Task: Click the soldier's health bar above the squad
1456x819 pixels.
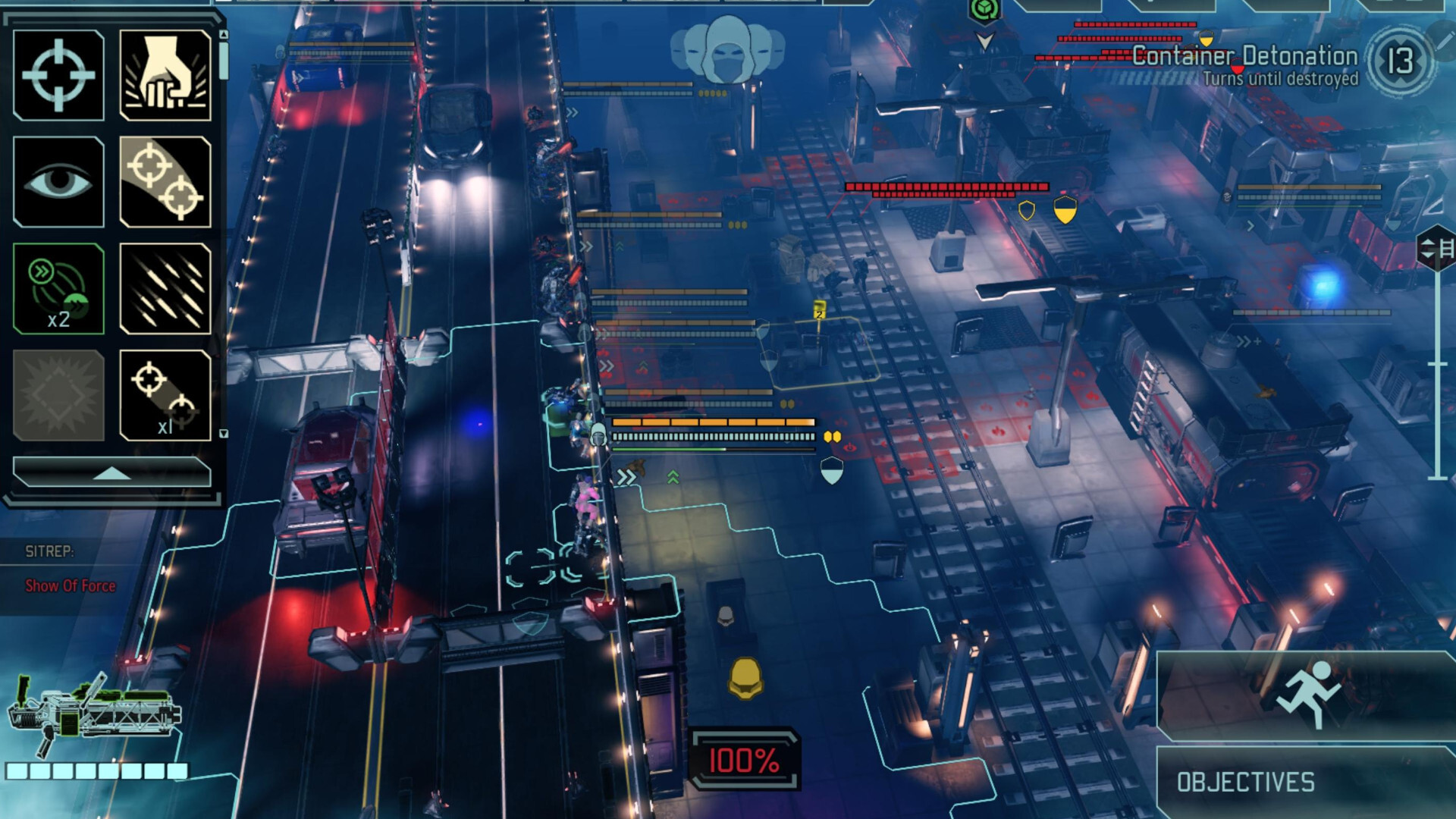Action: pyautogui.click(x=711, y=422)
